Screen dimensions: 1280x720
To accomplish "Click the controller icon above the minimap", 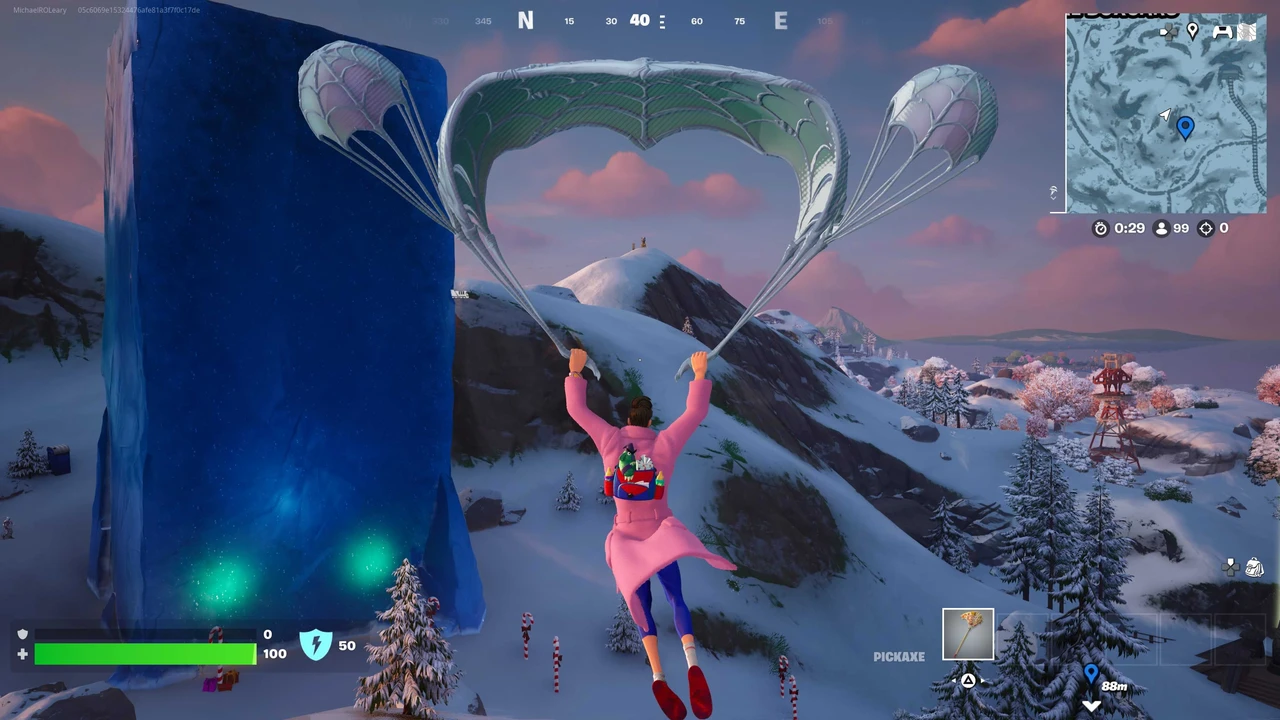I will point(1223,31).
